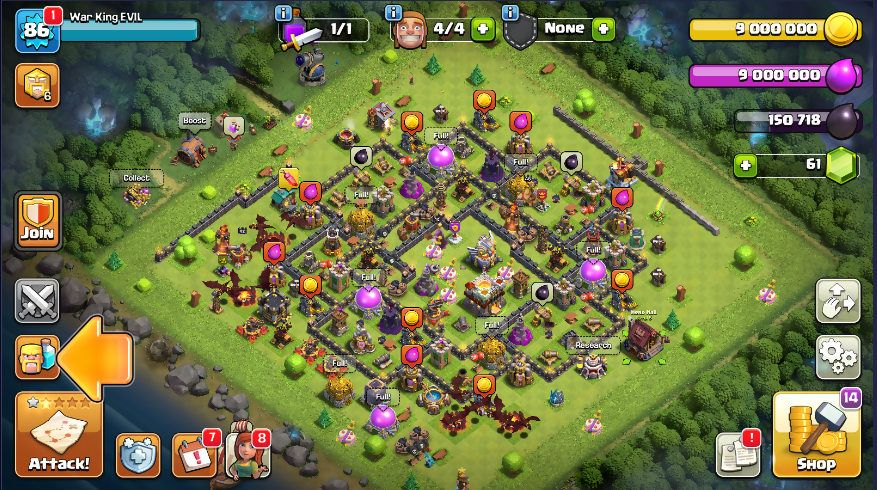877x490 pixels.
Task: Start an Attack from the map button
Action: click(58, 435)
